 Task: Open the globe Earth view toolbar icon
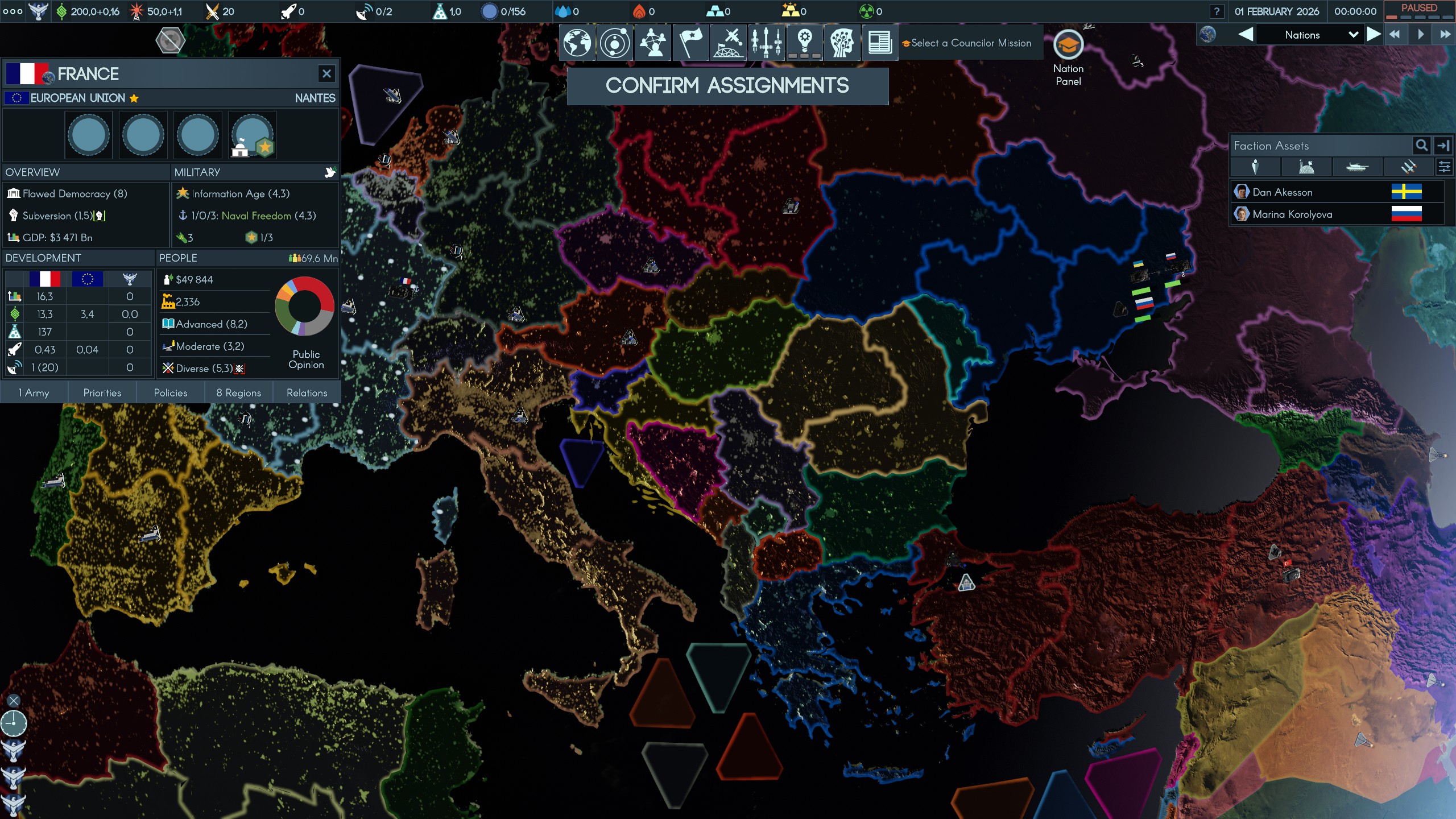577,43
